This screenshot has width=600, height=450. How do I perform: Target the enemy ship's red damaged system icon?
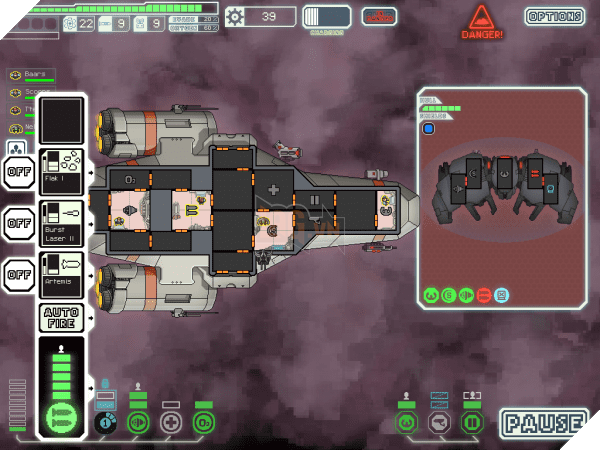coord(483,295)
